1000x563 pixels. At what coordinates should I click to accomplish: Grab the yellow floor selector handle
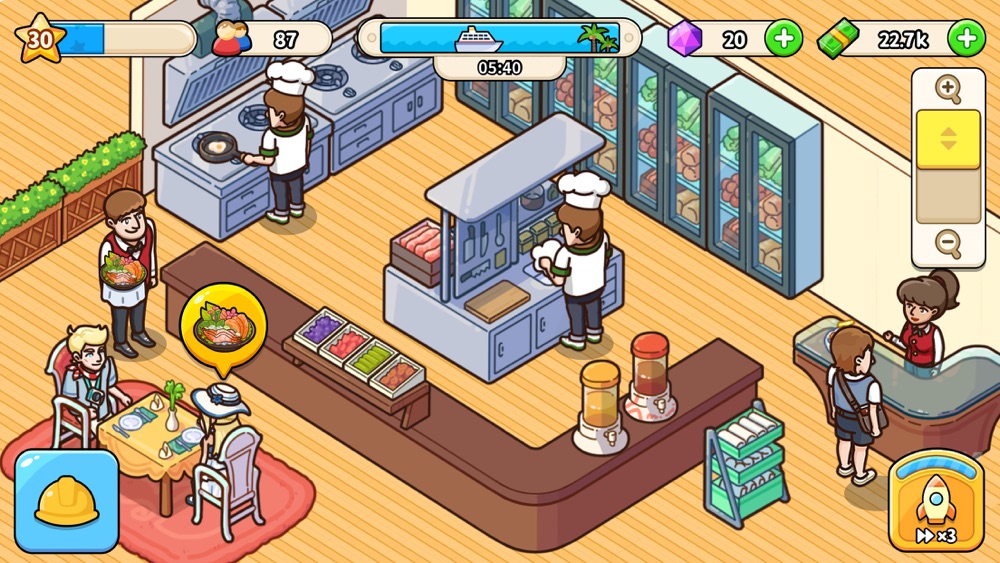coord(948,139)
